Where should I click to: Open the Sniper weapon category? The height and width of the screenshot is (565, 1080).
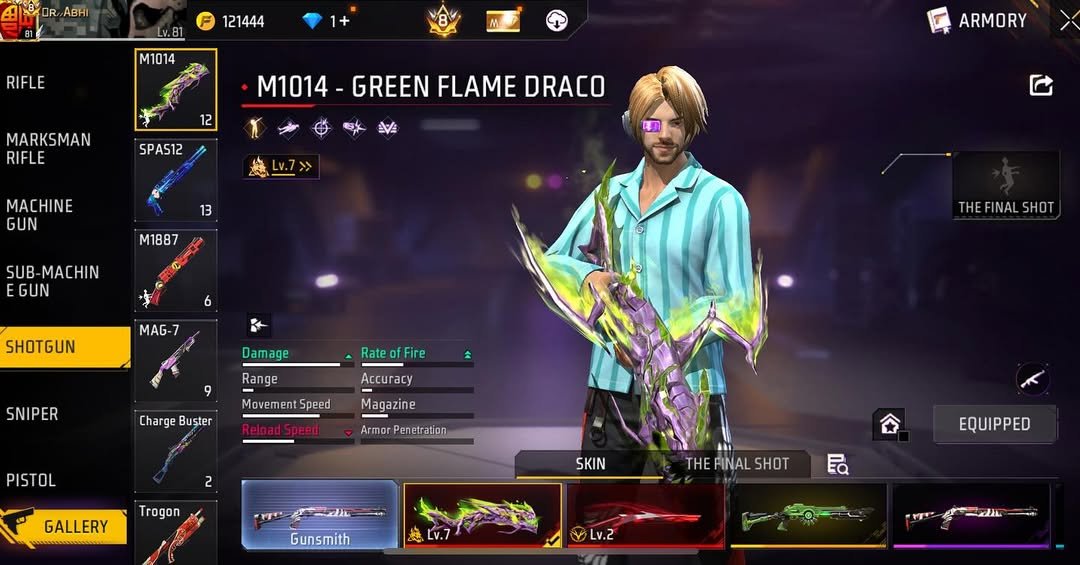point(32,414)
